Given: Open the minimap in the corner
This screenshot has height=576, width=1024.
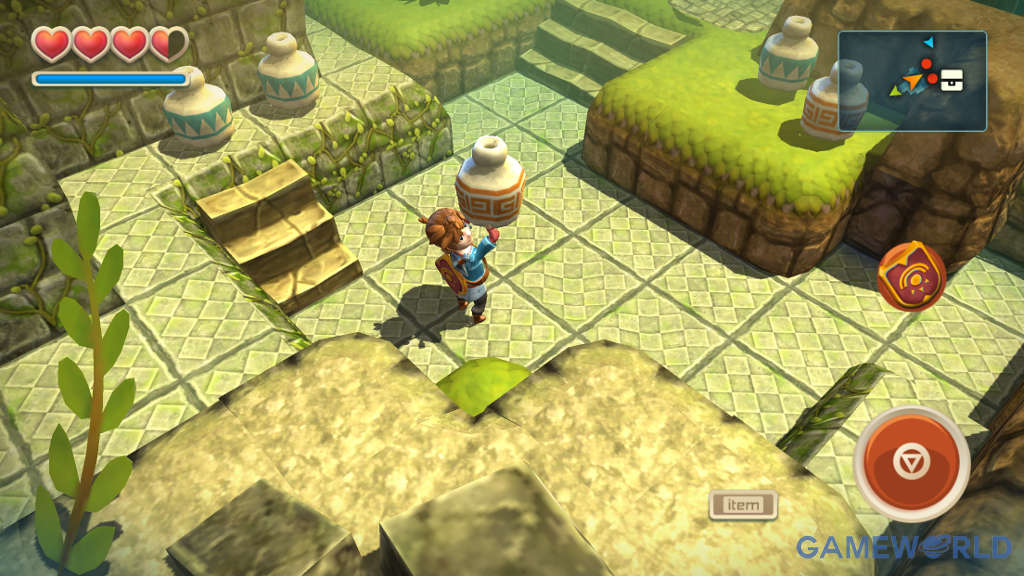Looking at the screenshot, I should [912, 80].
